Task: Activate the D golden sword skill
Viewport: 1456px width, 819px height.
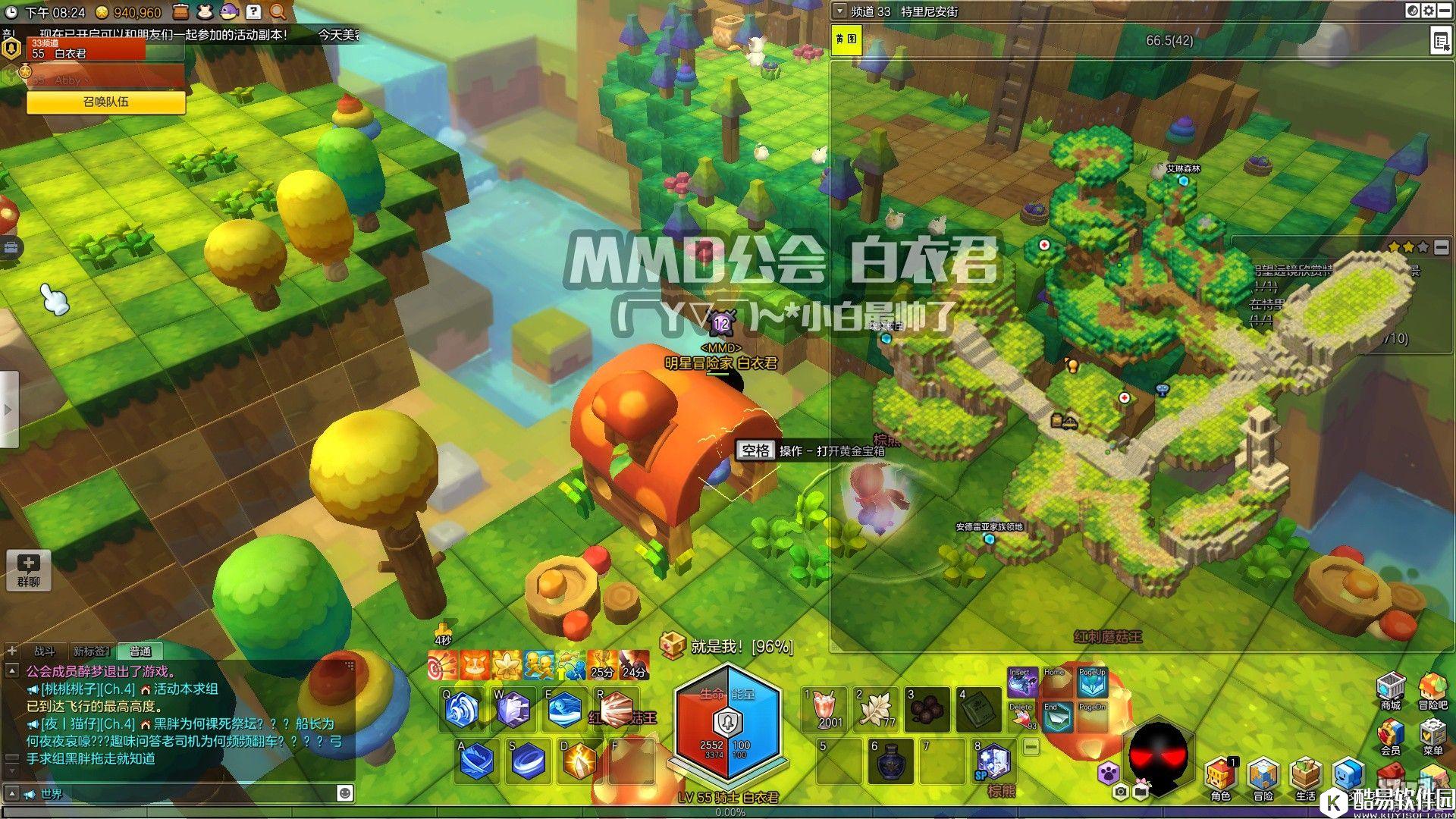Action: click(581, 761)
